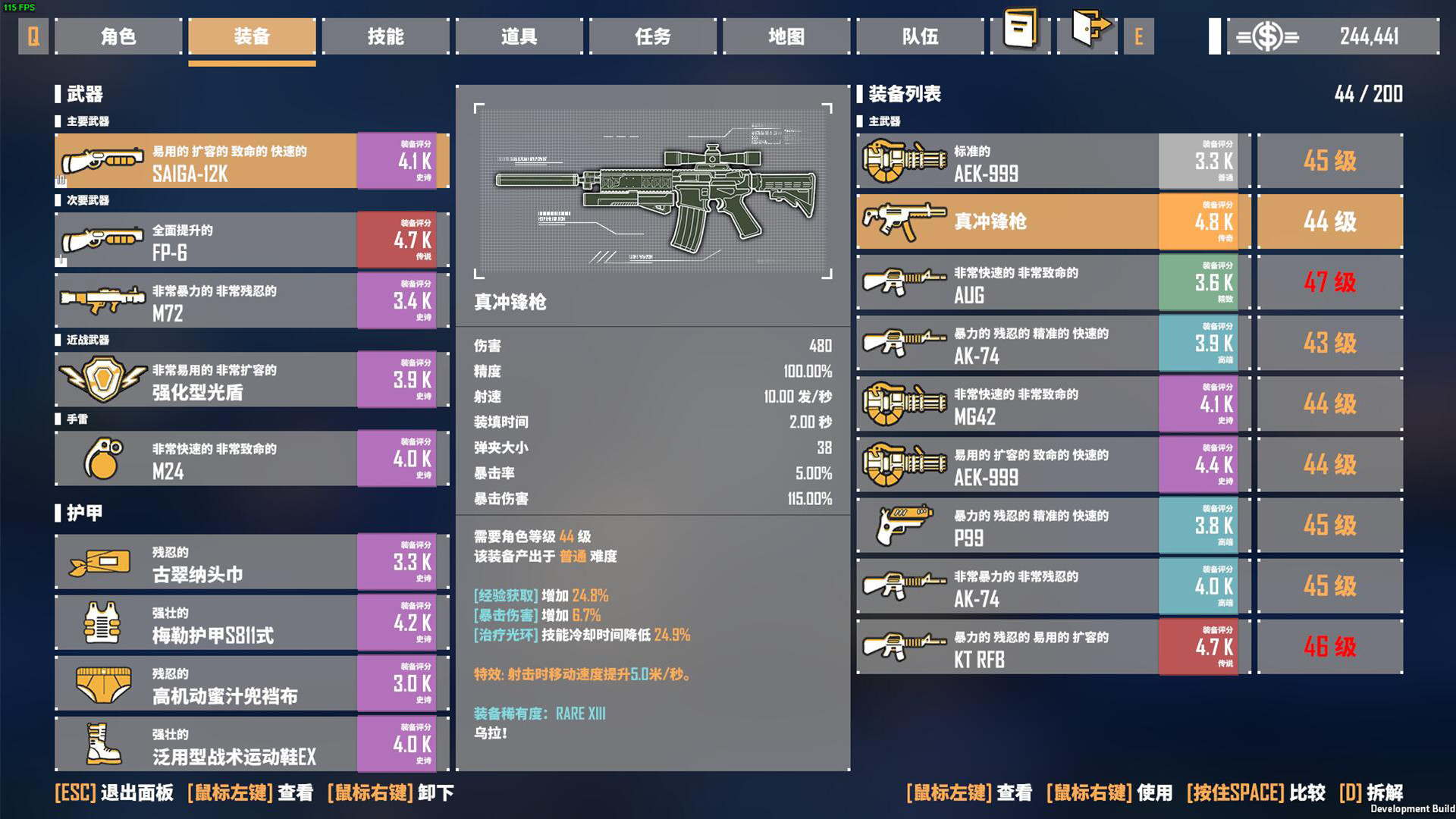Switch to the 技能 tab
The width and height of the screenshot is (1456, 819).
click(385, 36)
